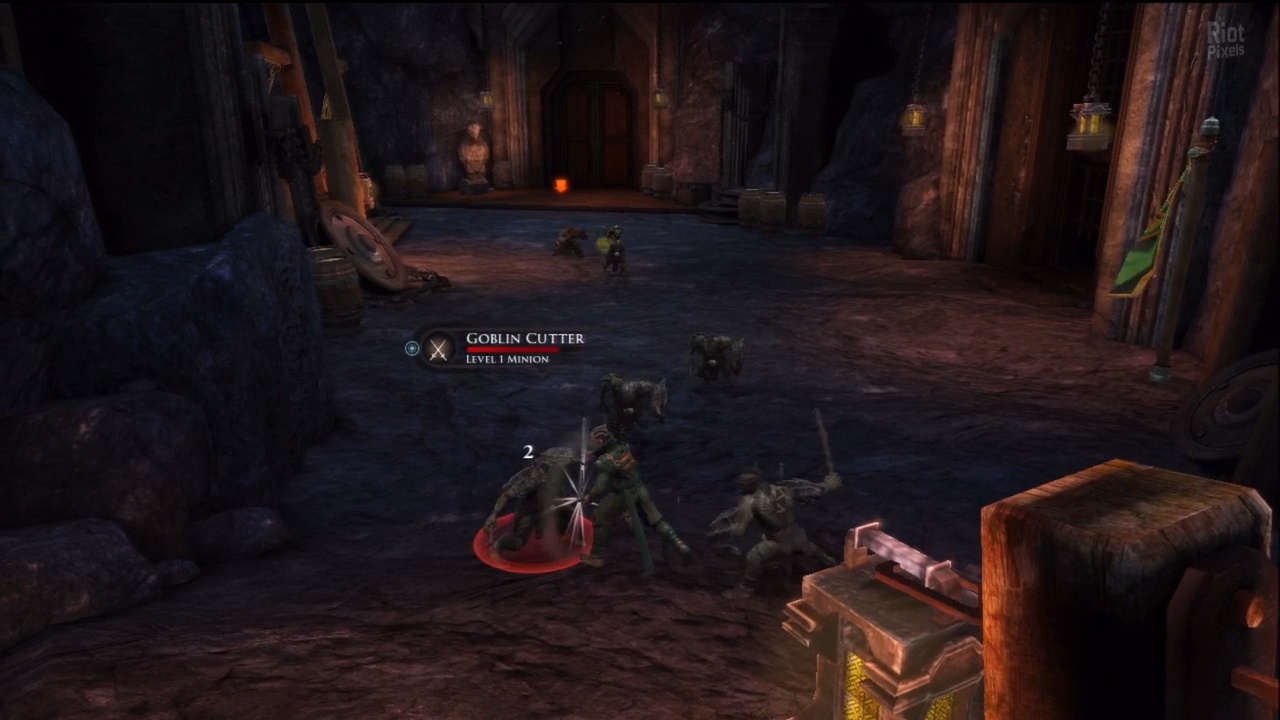1280x720 pixels.
Task: Click the round blue marker beside the target frame
Action: pyautogui.click(x=412, y=348)
